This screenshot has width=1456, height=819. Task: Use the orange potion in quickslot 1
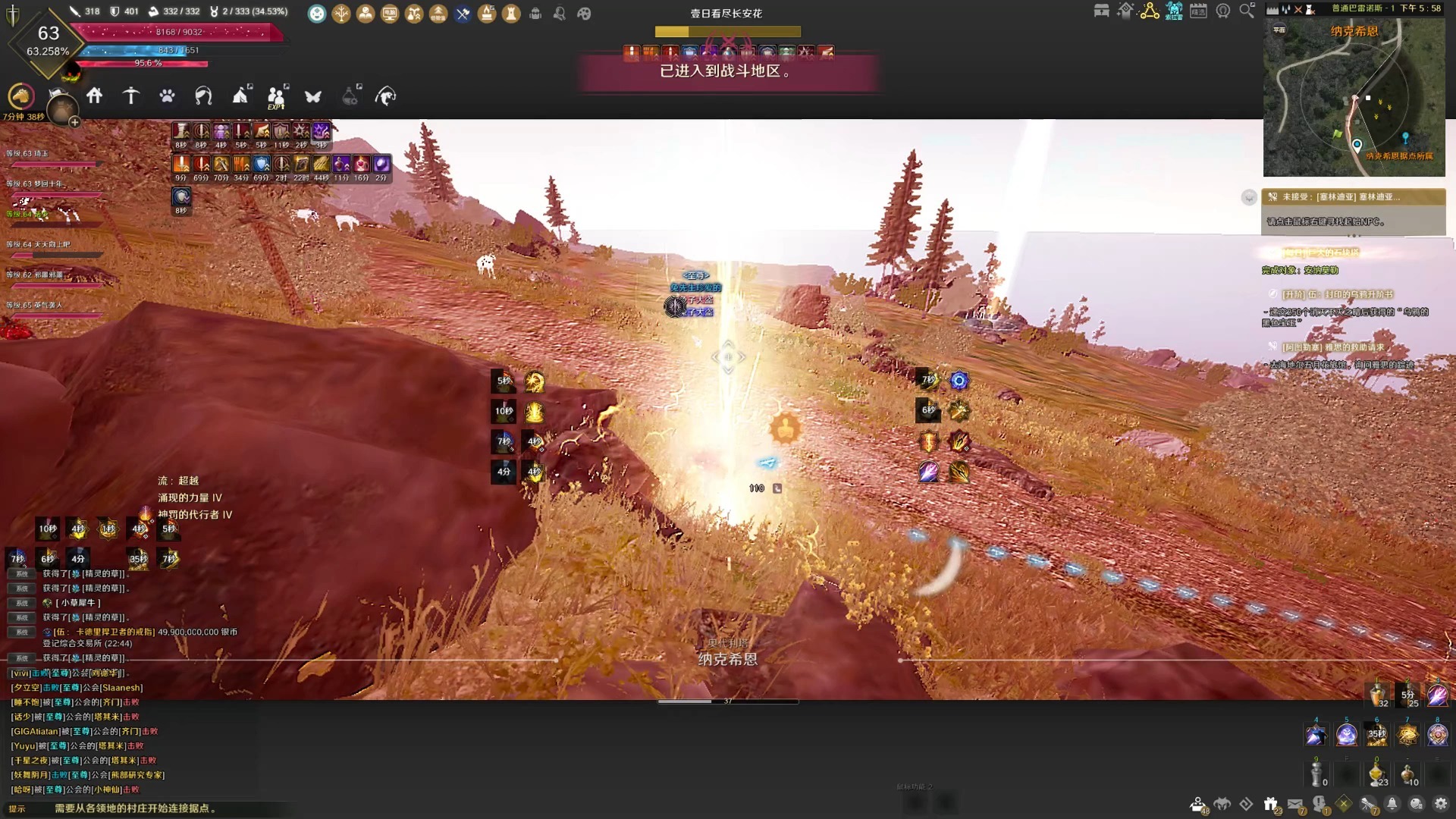[x=1377, y=692]
